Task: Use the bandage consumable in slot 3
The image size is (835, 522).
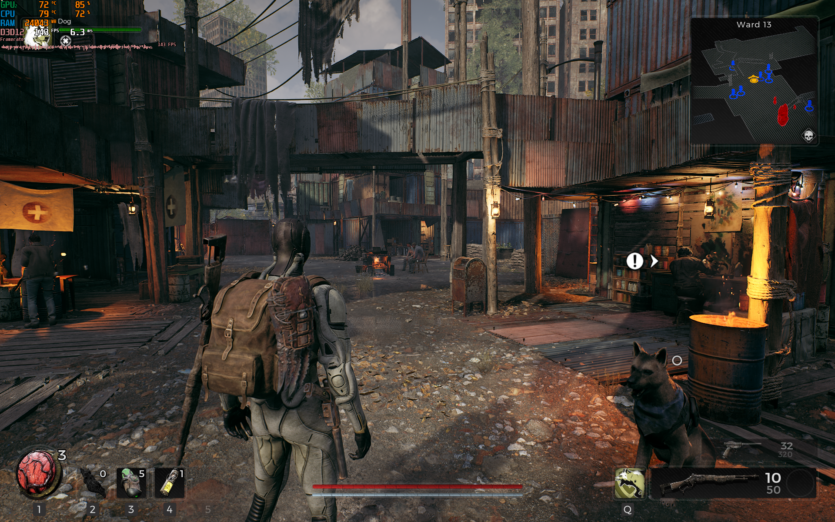Action: pos(131,483)
